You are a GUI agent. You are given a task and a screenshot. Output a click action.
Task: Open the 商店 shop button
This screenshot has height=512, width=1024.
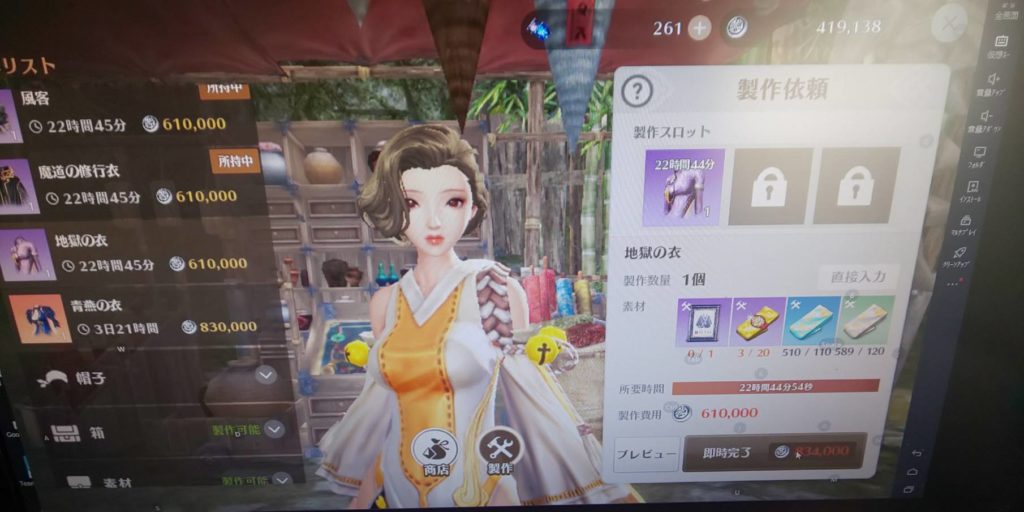pyautogui.click(x=435, y=452)
